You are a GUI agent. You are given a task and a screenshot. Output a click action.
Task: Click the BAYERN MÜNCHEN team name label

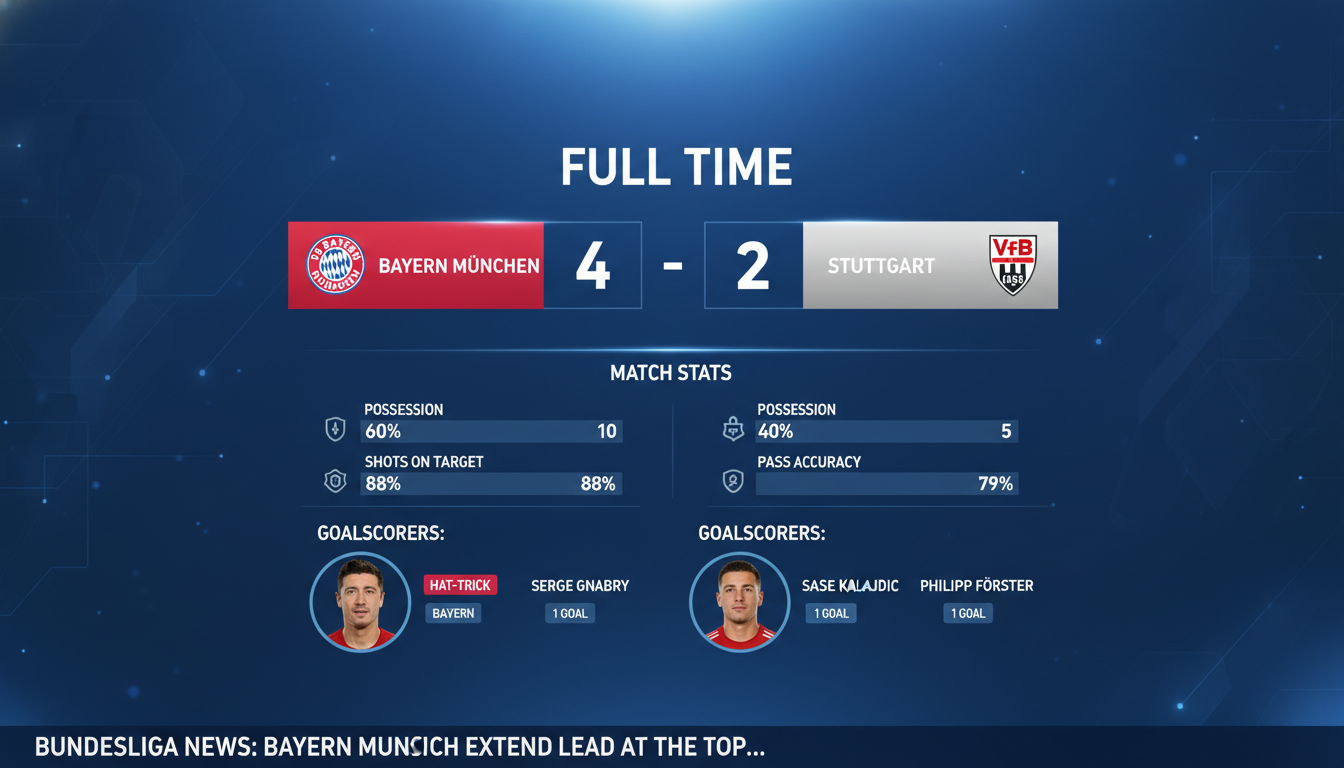click(459, 265)
